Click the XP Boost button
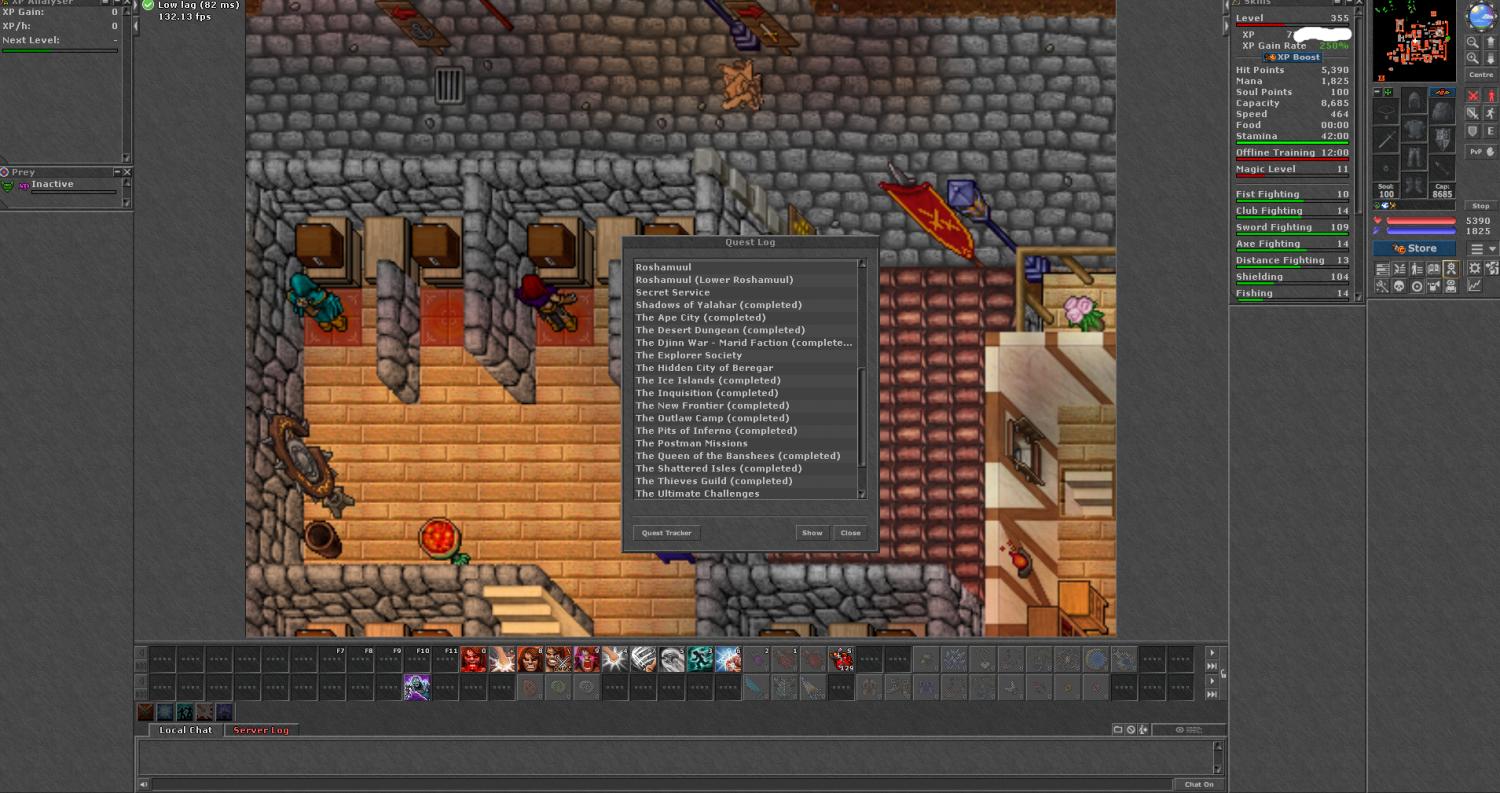Screen dimensions: 1500x793 (x=1292, y=57)
